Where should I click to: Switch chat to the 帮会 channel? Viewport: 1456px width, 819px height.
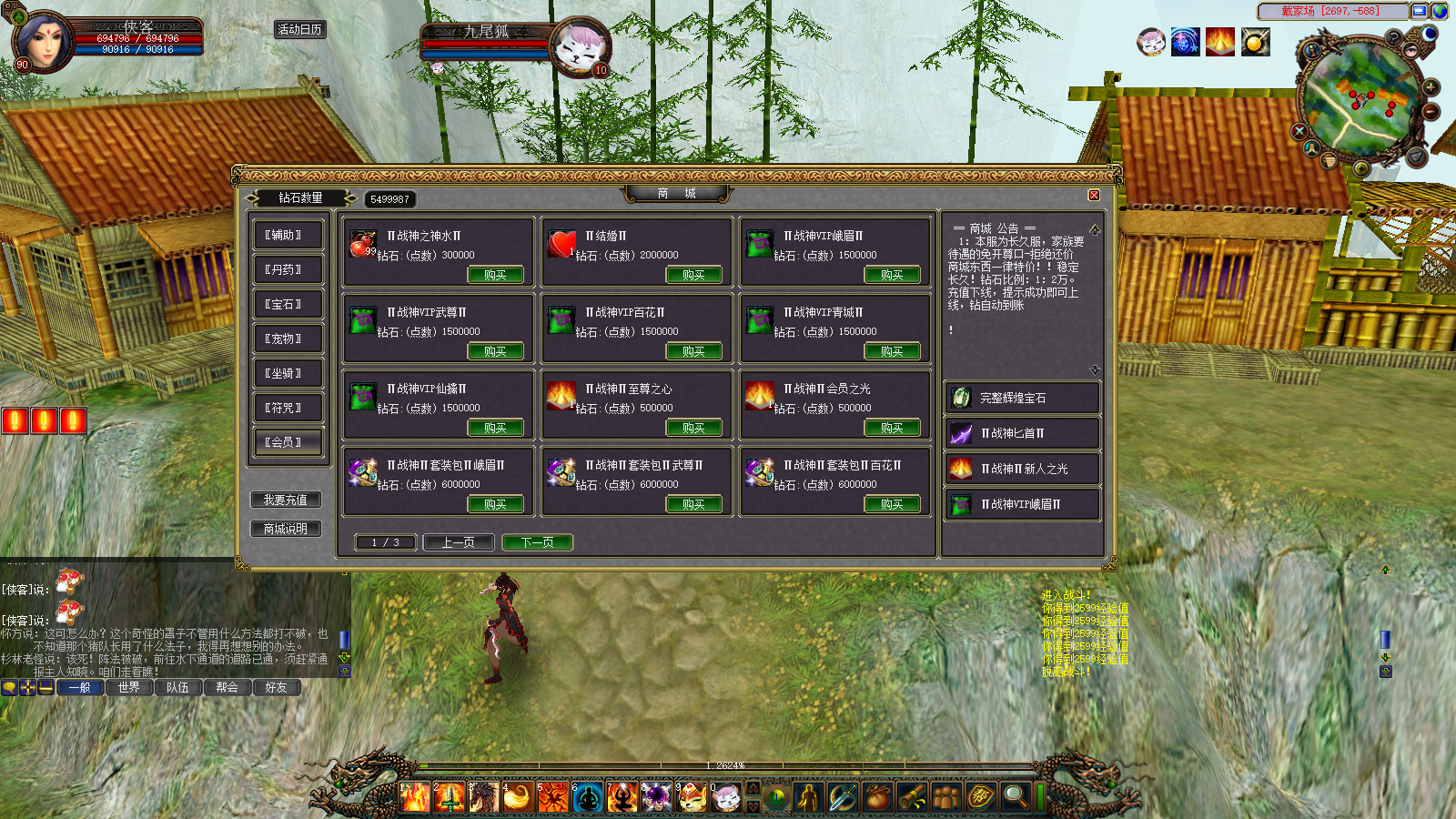pyautogui.click(x=227, y=688)
